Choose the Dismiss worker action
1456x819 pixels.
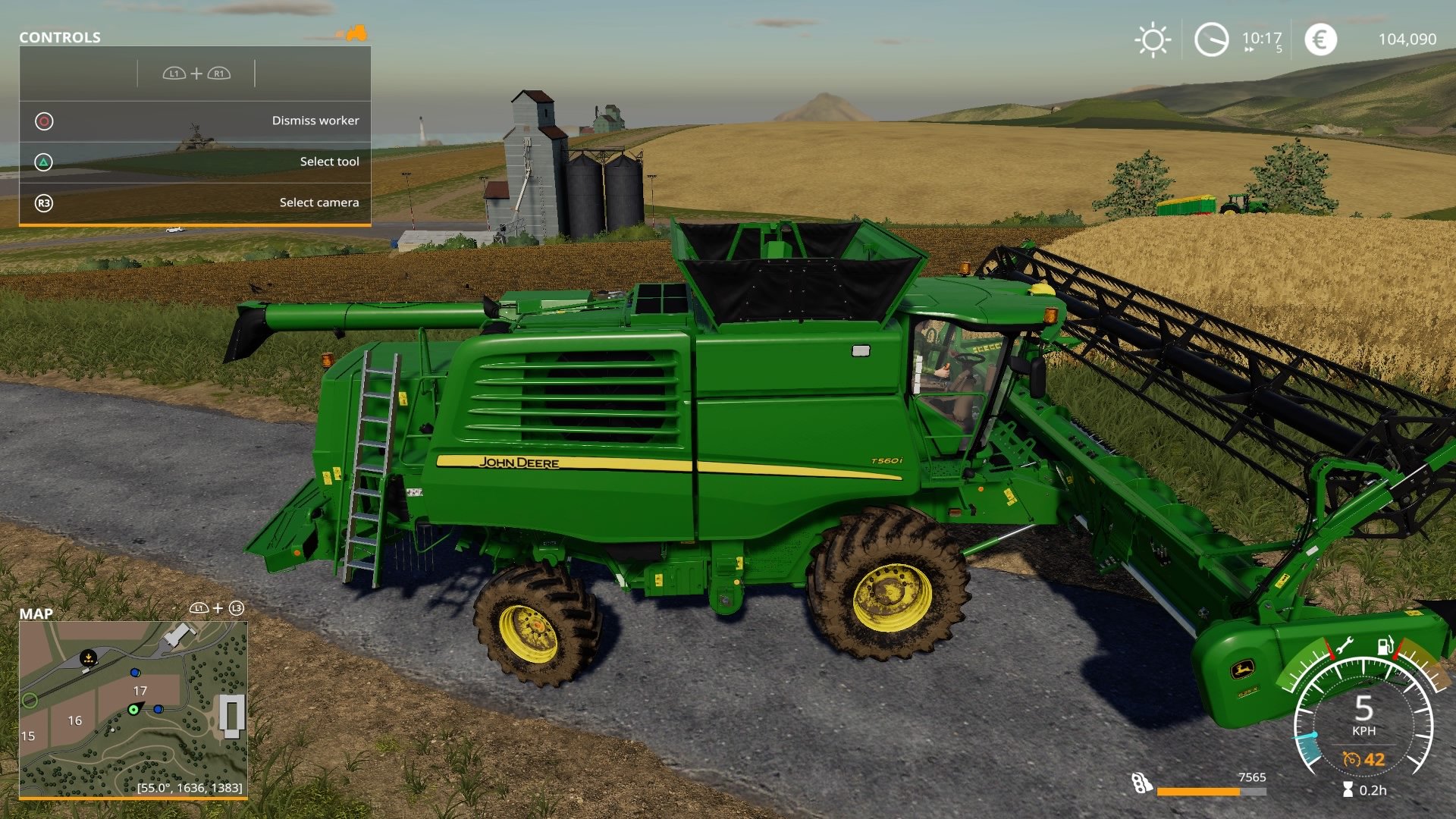pos(315,120)
